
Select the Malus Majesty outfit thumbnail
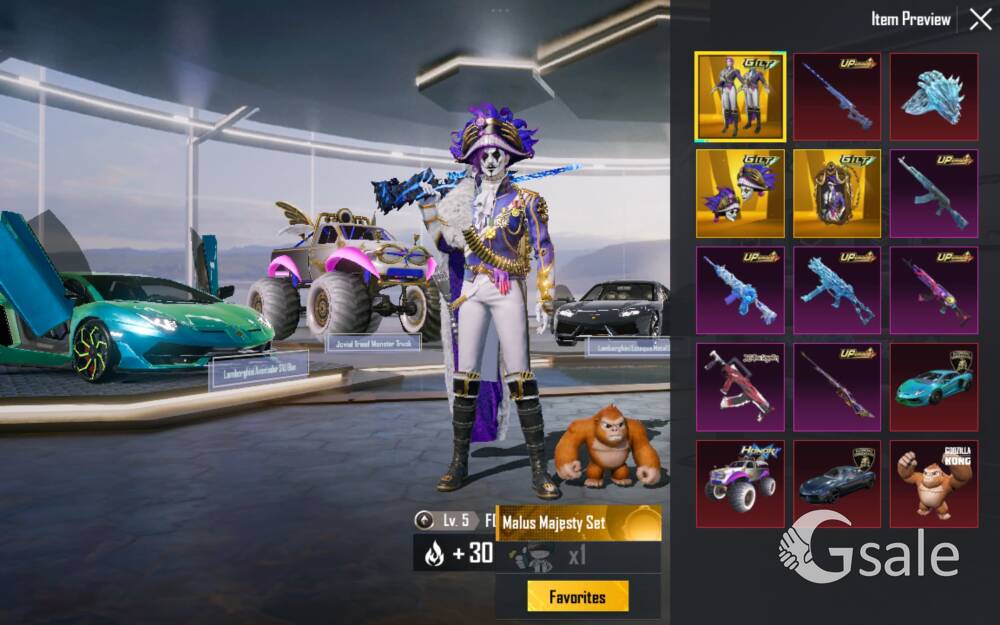(x=740, y=97)
